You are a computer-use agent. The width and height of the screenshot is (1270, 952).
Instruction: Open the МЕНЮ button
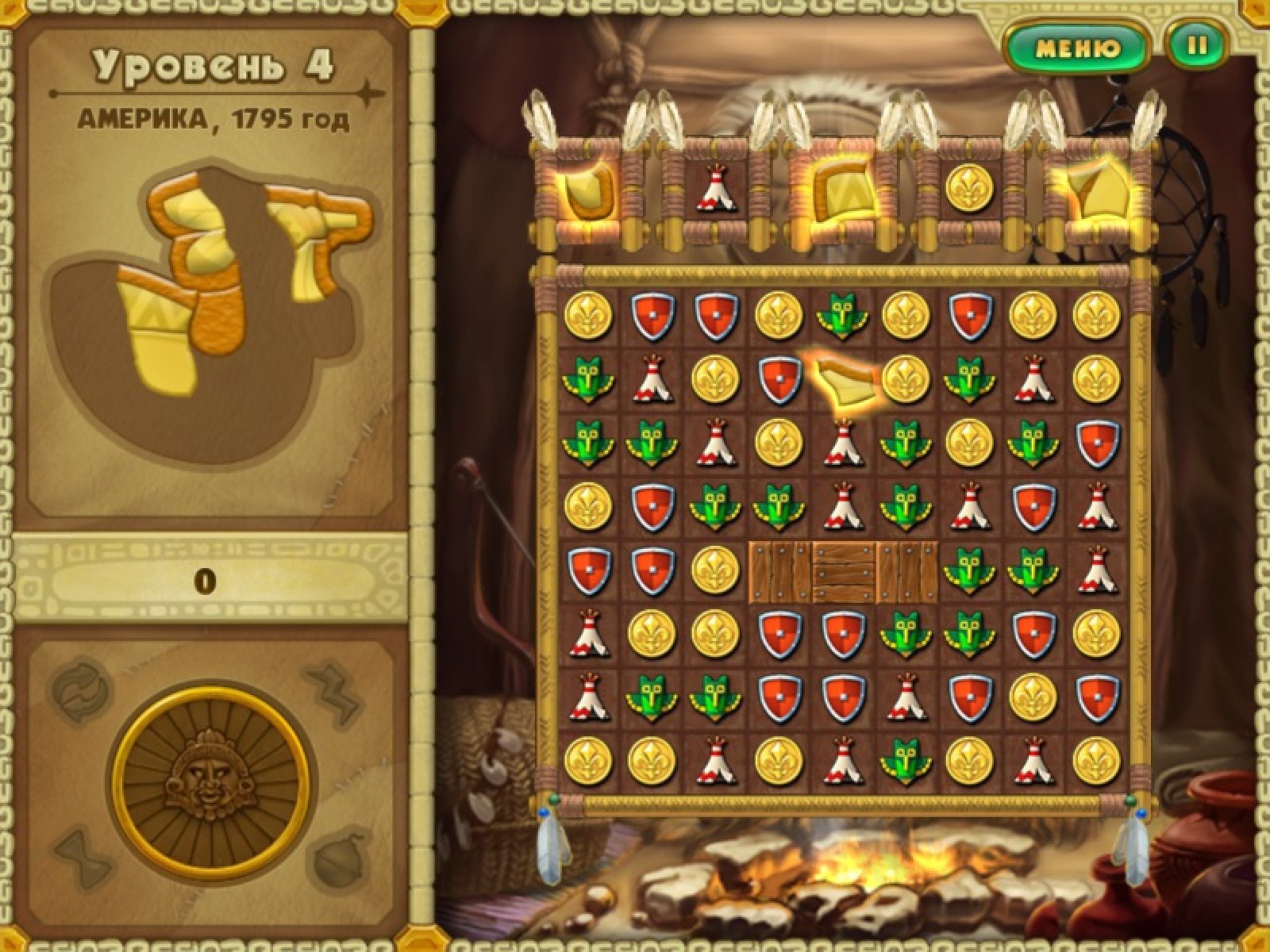click(x=1078, y=48)
